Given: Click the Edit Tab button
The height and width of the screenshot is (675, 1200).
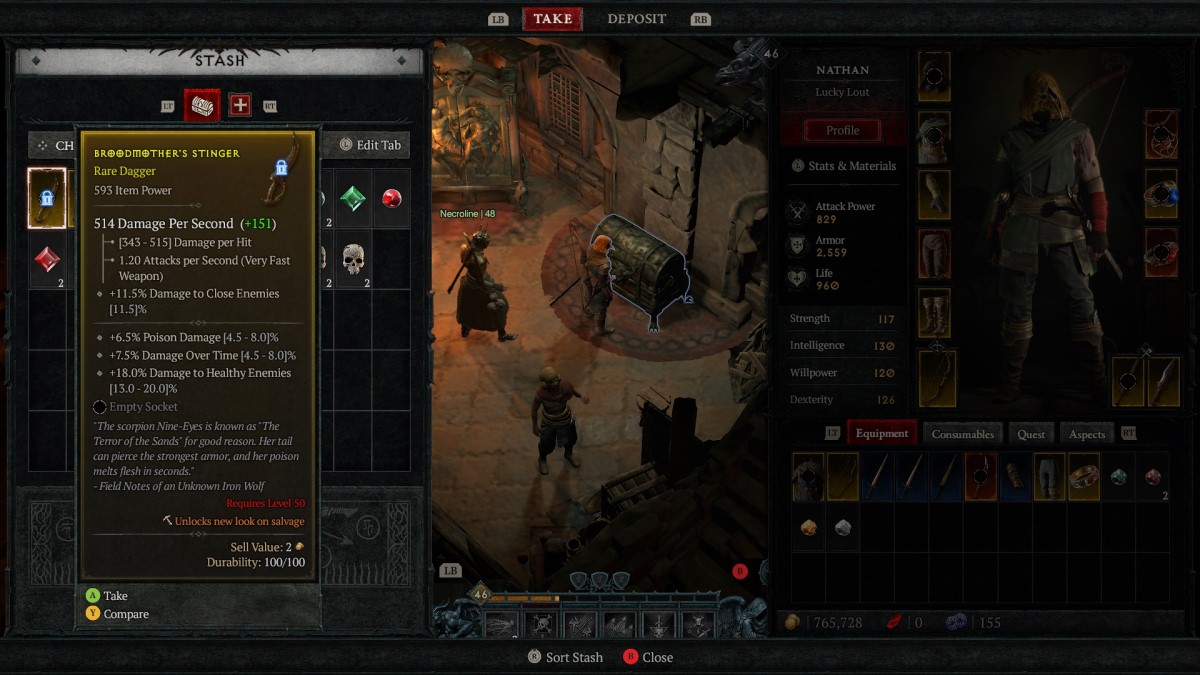Looking at the screenshot, I should tap(371, 145).
